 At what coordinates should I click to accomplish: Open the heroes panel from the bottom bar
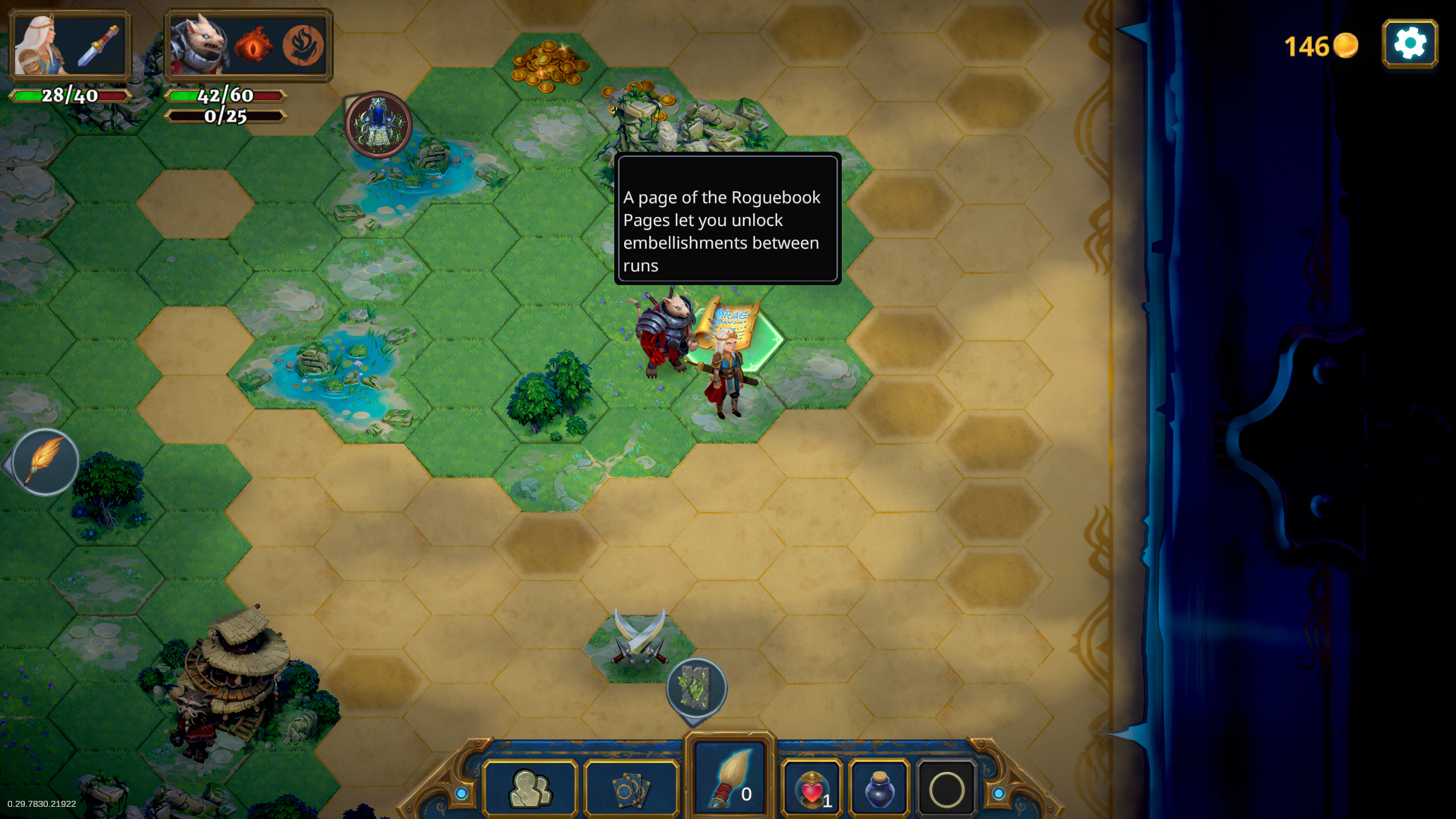tap(530, 789)
